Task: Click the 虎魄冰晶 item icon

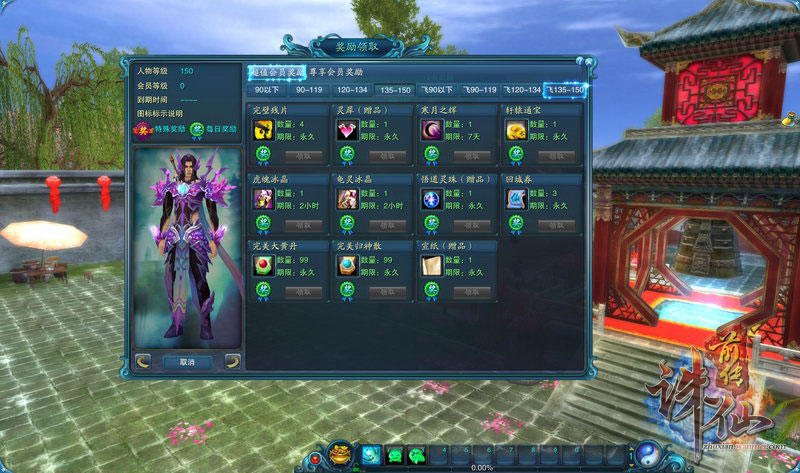Action: [263, 198]
